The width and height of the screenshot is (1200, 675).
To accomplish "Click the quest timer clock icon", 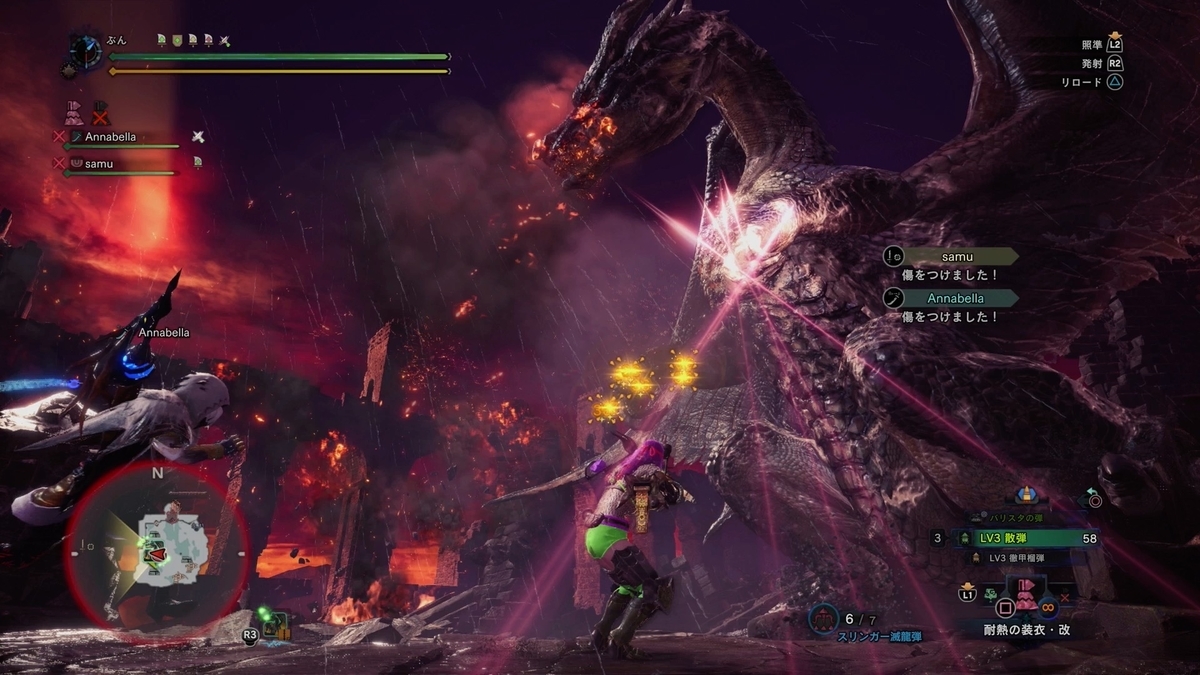I will (x=86, y=51).
